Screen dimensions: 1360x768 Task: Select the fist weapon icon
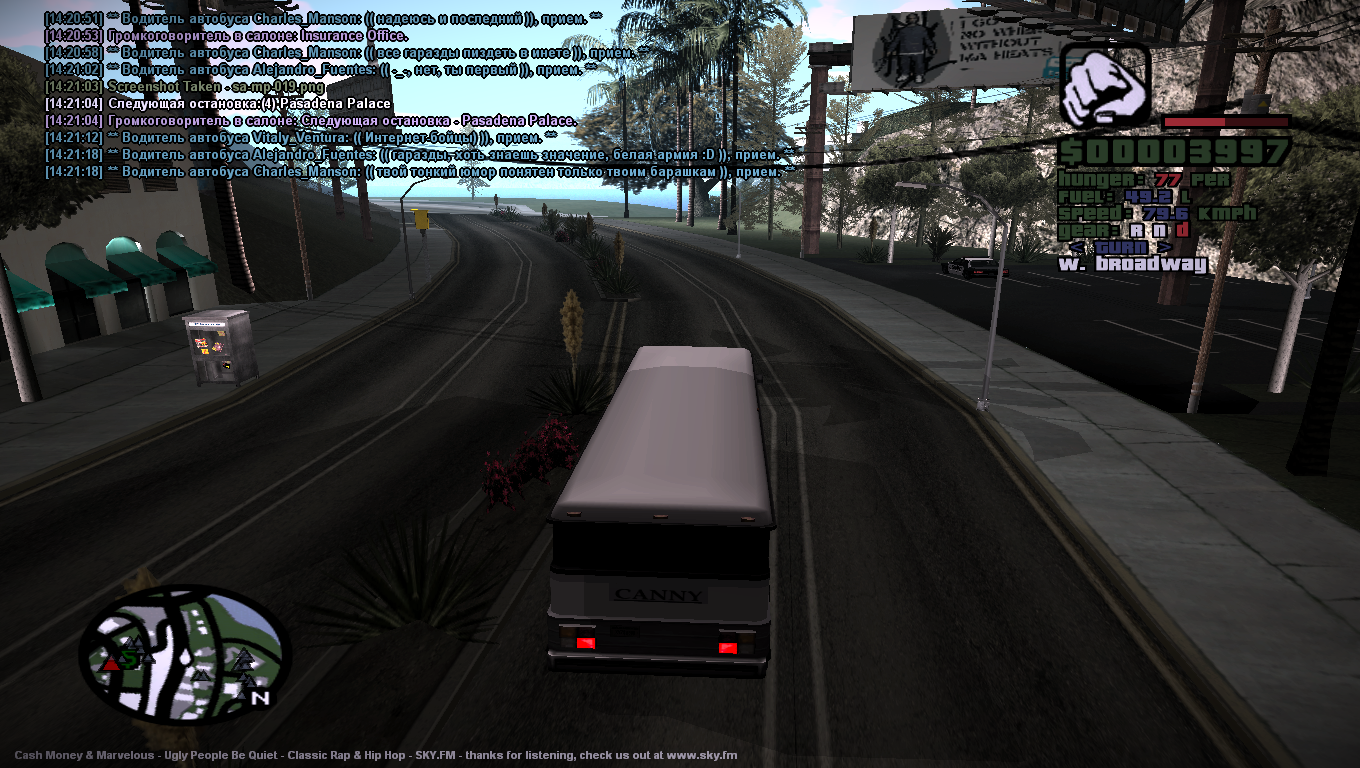pos(1104,84)
